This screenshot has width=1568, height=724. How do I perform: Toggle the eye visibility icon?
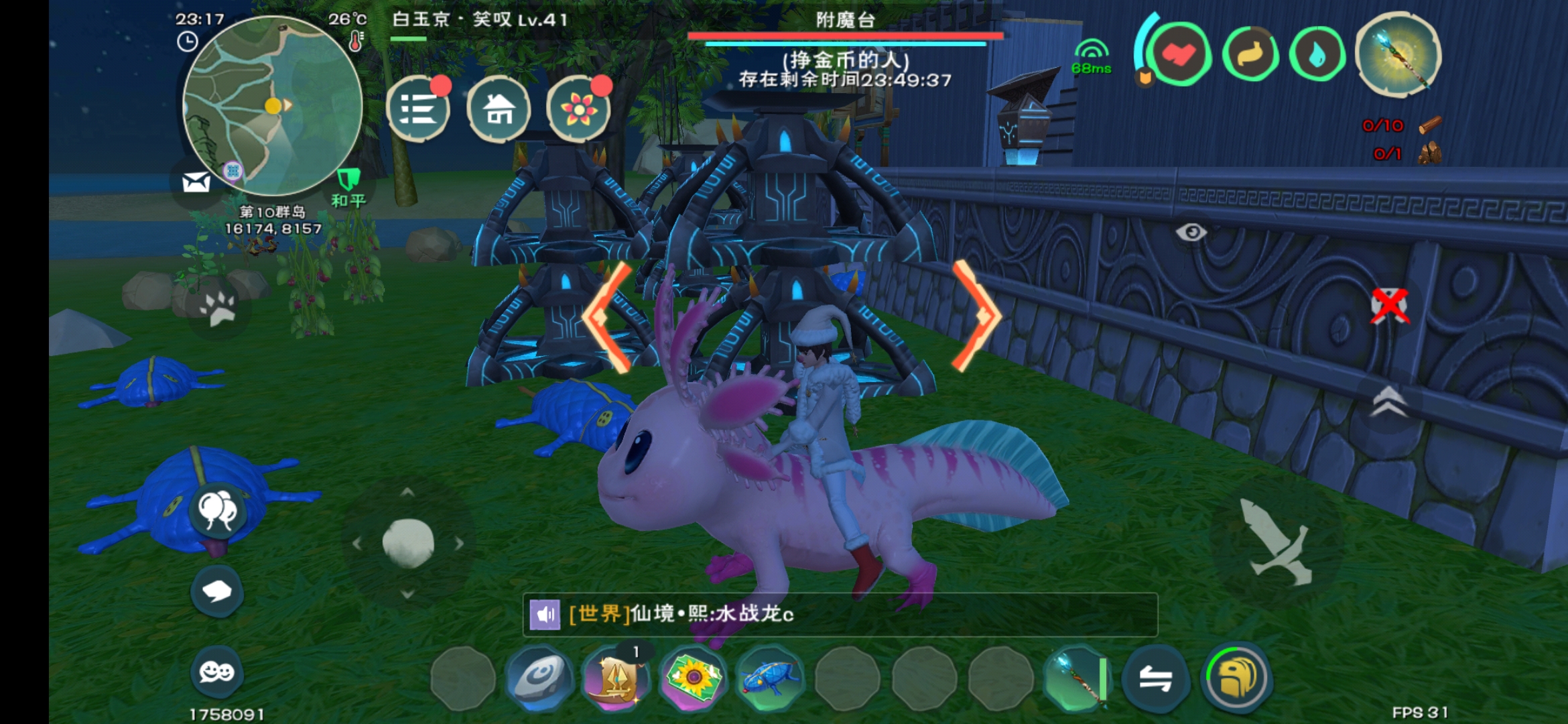pyautogui.click(x=1191, y=233)
